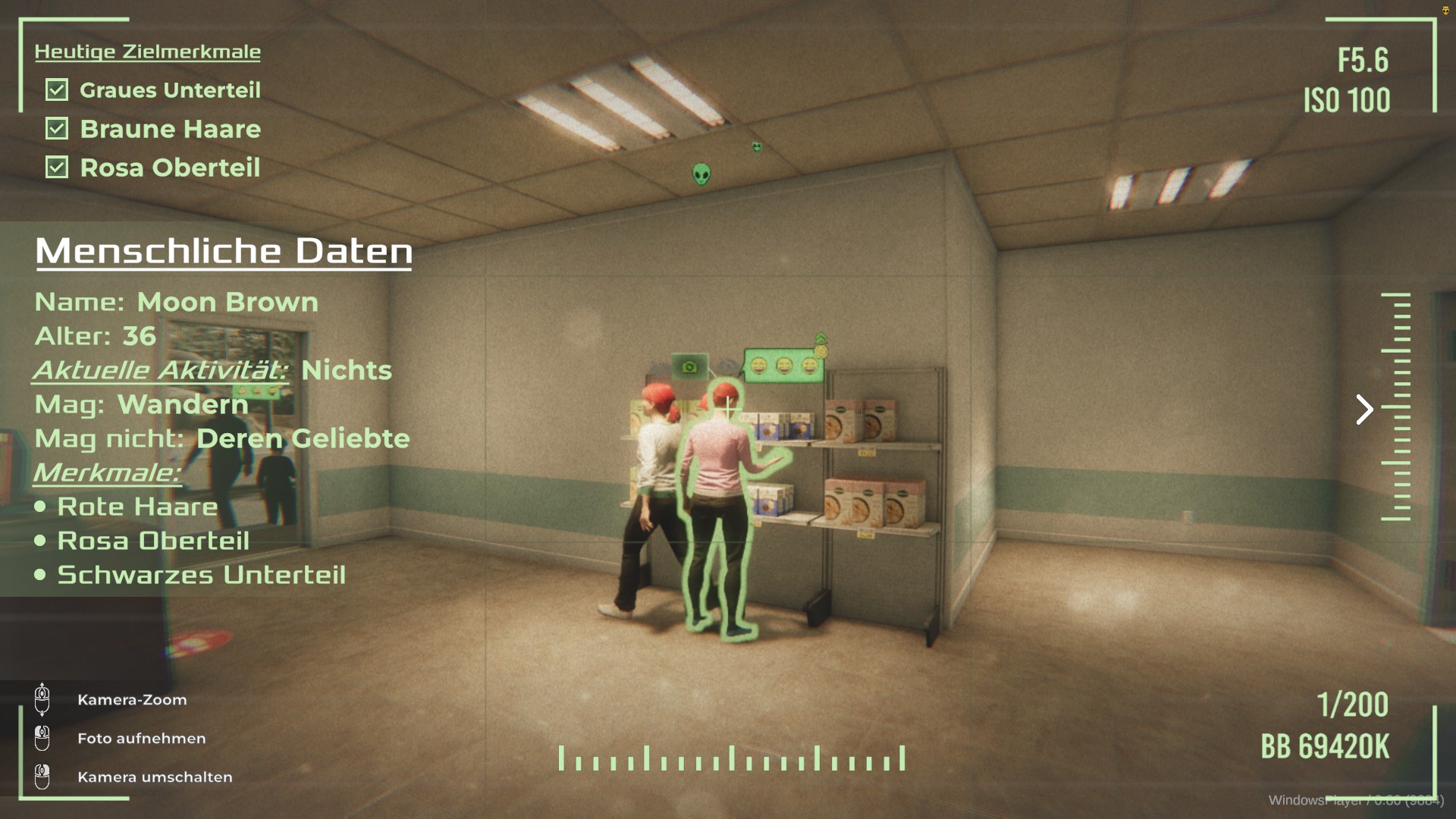Click the small distant alien head marker

click(757, 146)
